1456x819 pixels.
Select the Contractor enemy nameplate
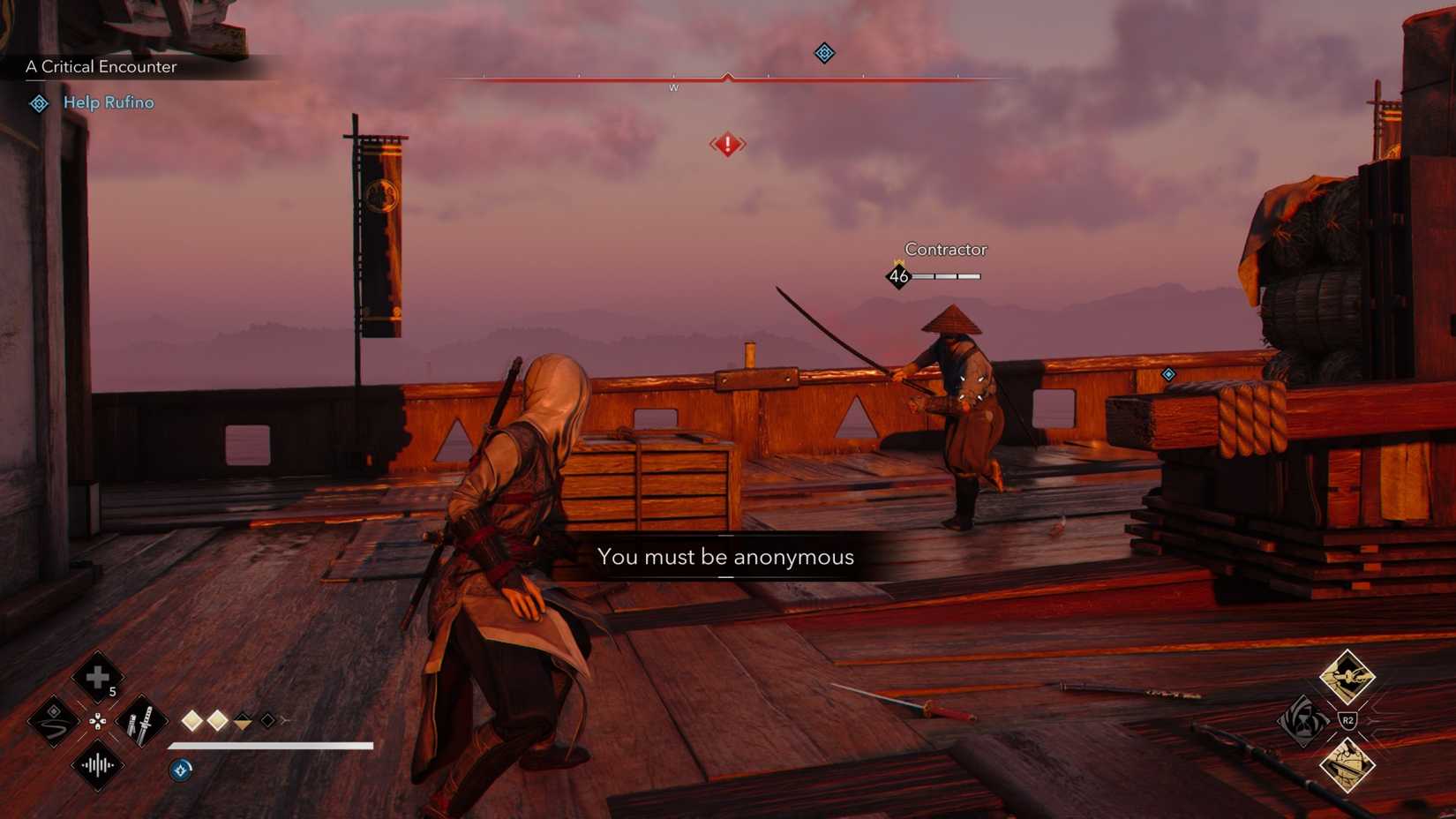coord(945,249)
